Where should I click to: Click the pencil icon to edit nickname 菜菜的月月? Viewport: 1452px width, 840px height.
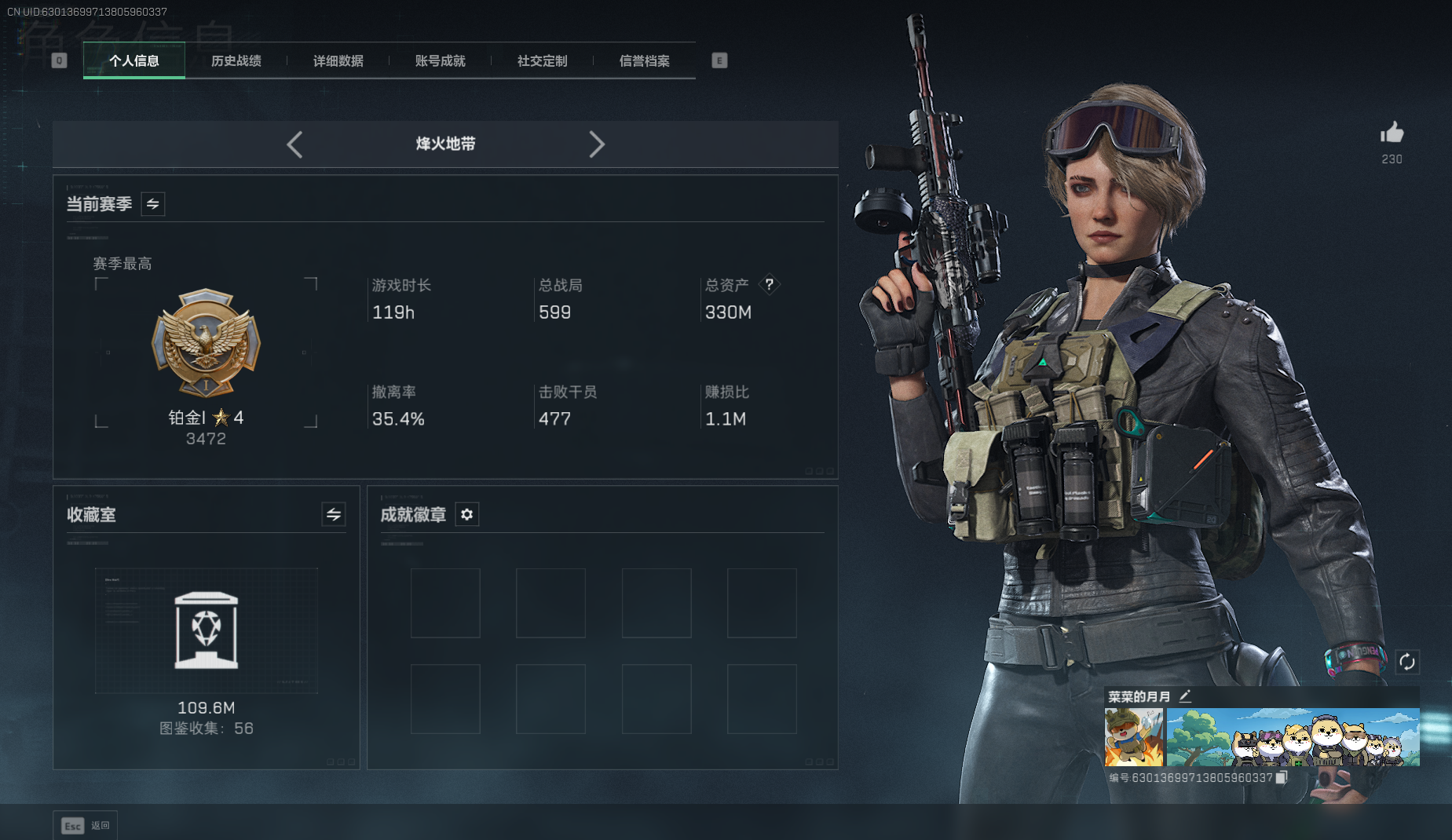[1186, 696]
